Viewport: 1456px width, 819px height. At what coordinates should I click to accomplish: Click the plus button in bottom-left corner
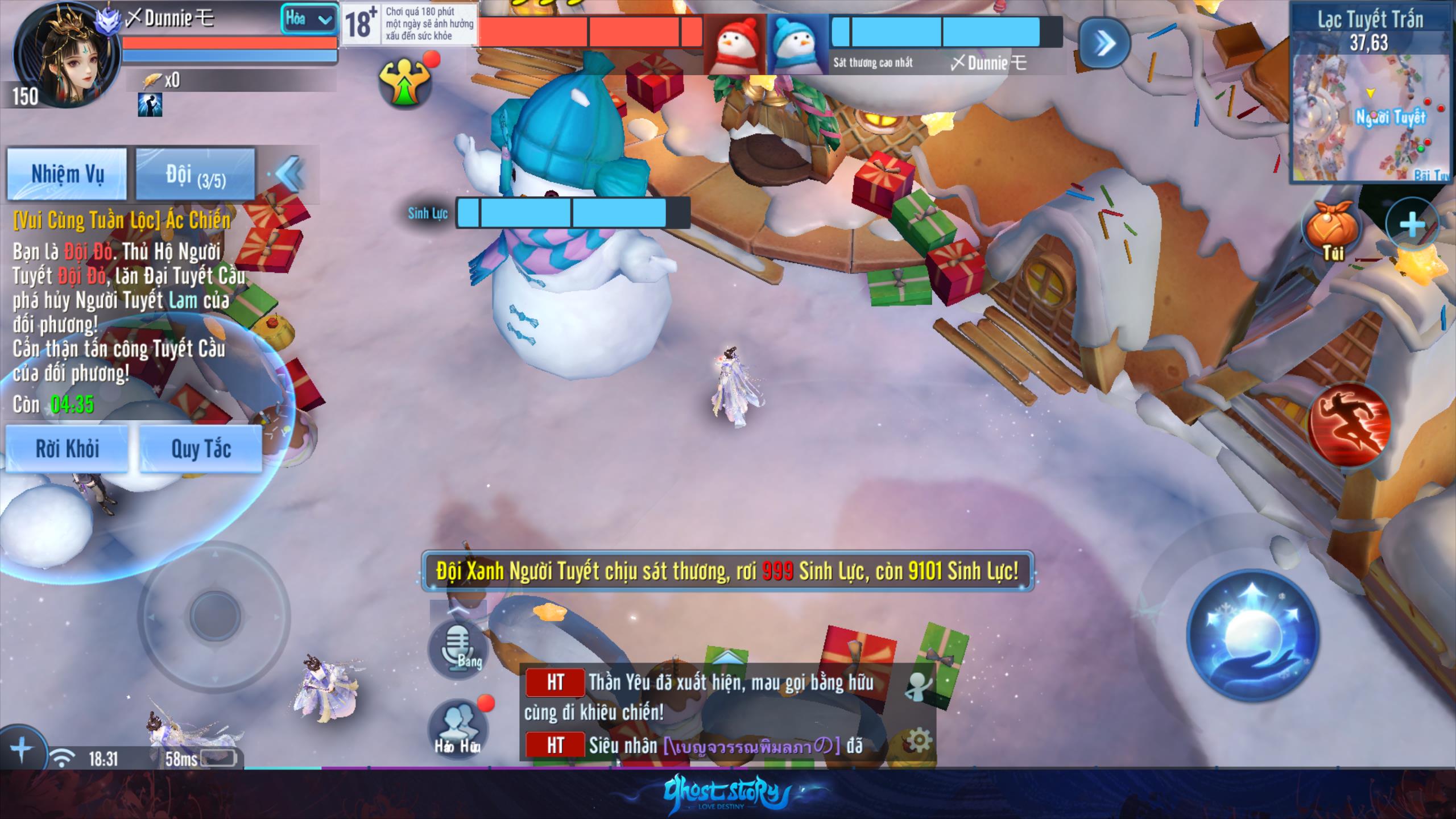pyautogui.click(x=21, y=750)
